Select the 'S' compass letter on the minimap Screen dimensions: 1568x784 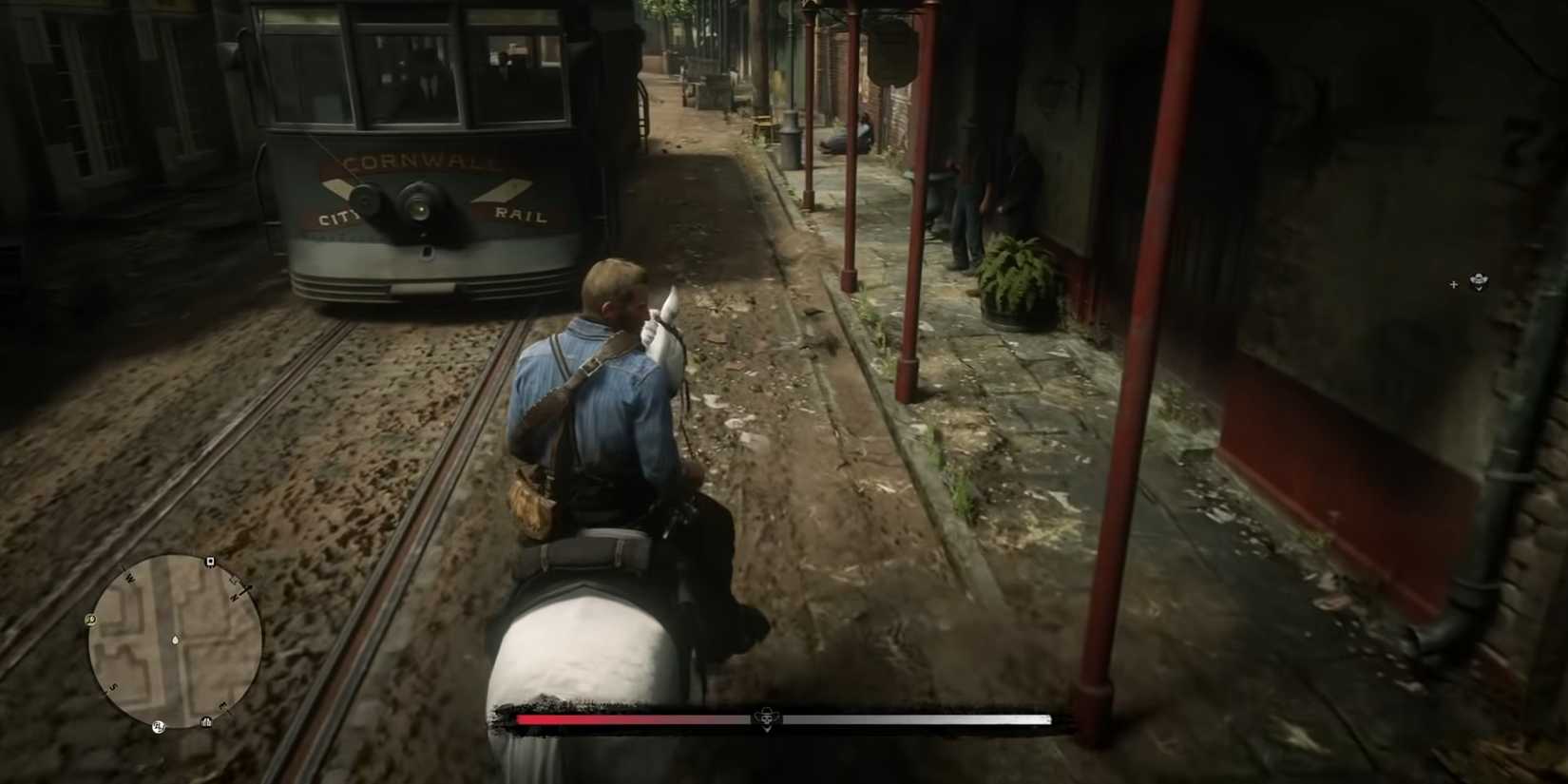(113, 686)
